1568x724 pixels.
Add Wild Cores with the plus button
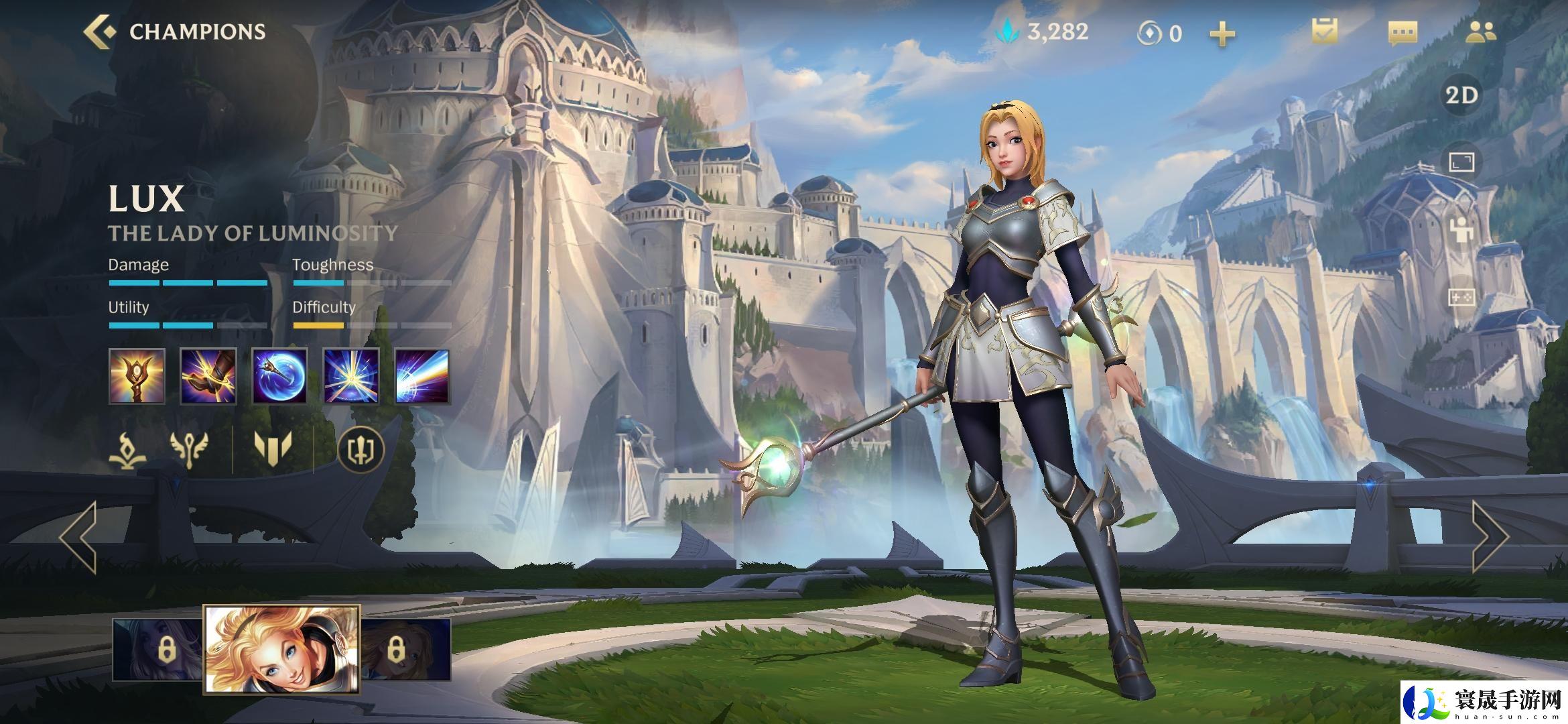click(1222, 34)
